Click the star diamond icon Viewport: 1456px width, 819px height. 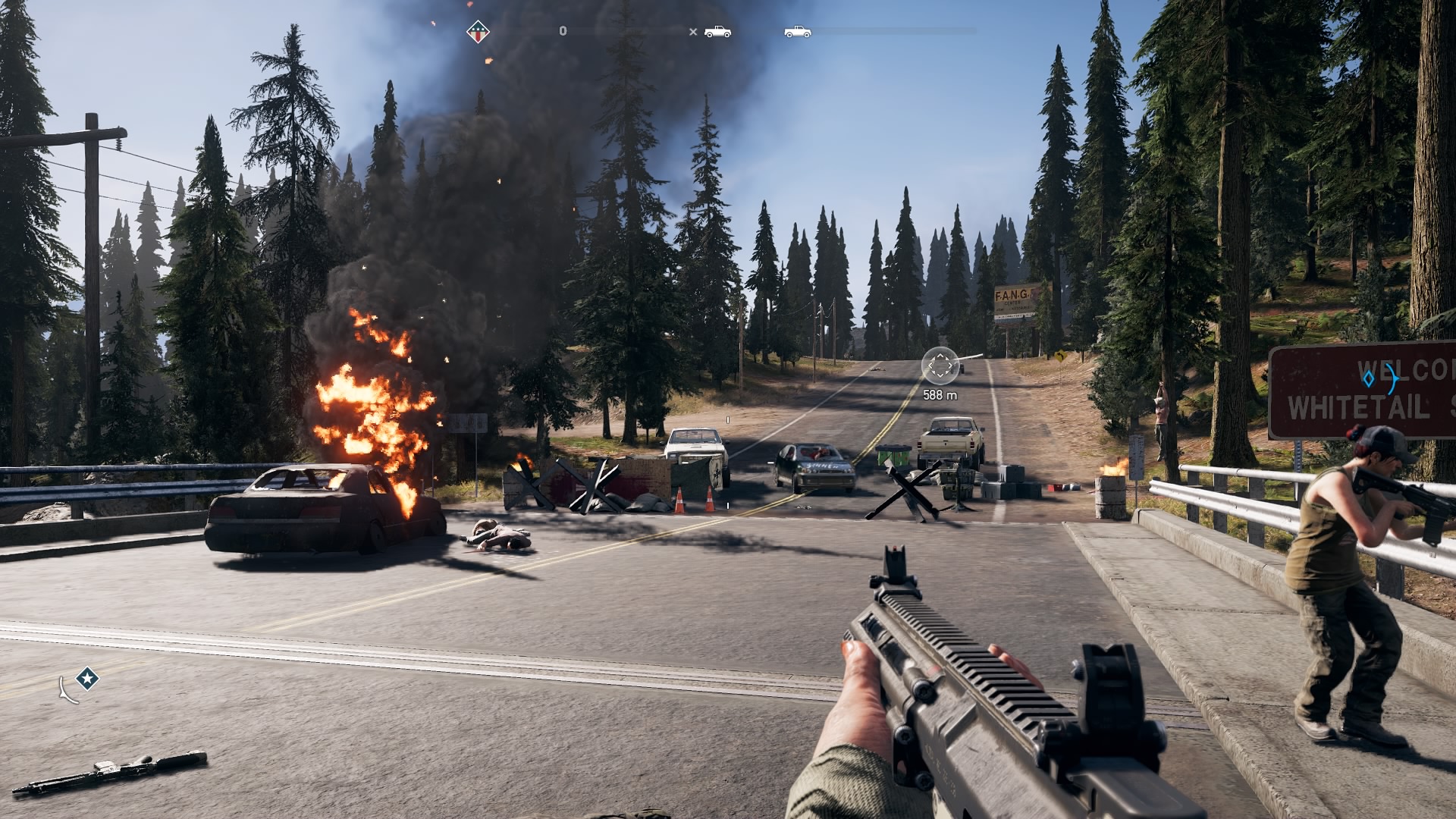tap(88, 678)
